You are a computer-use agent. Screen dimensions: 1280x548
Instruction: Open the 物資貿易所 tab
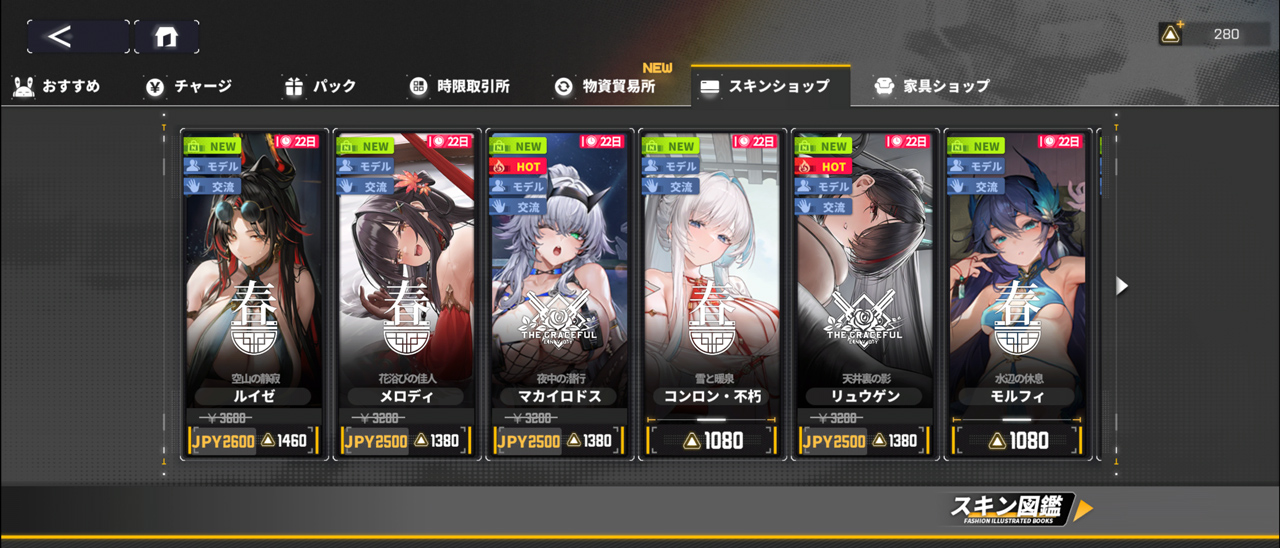point(606,87)
